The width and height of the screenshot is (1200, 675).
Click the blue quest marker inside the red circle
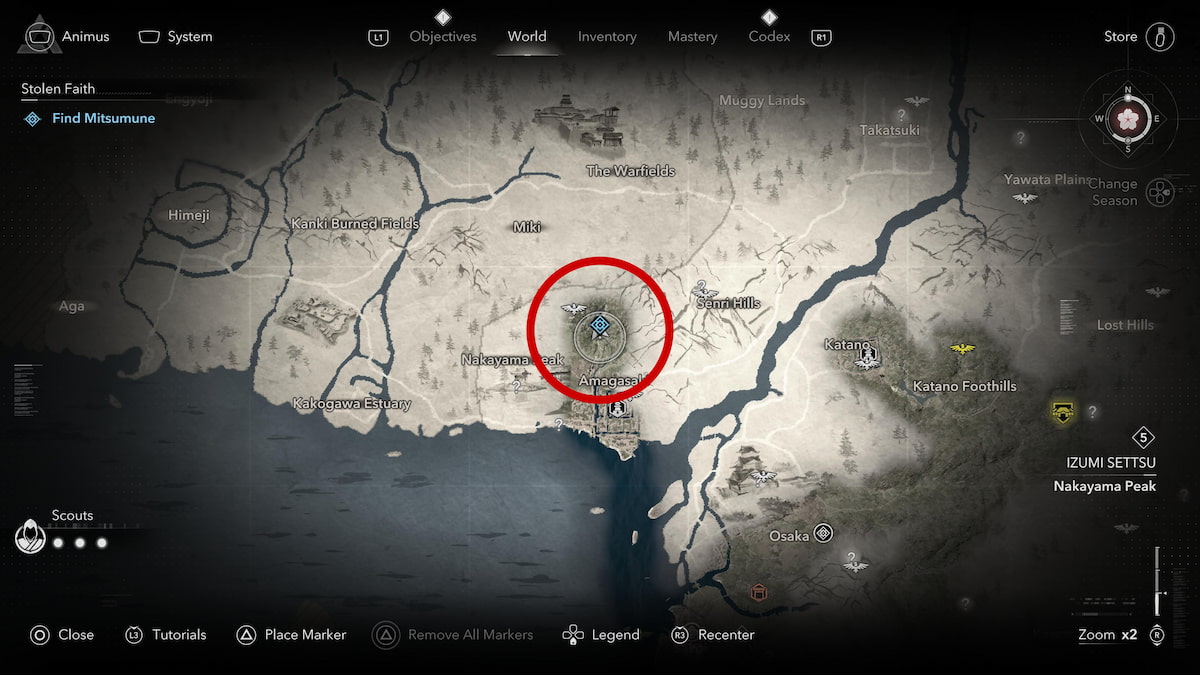point(599,325)
